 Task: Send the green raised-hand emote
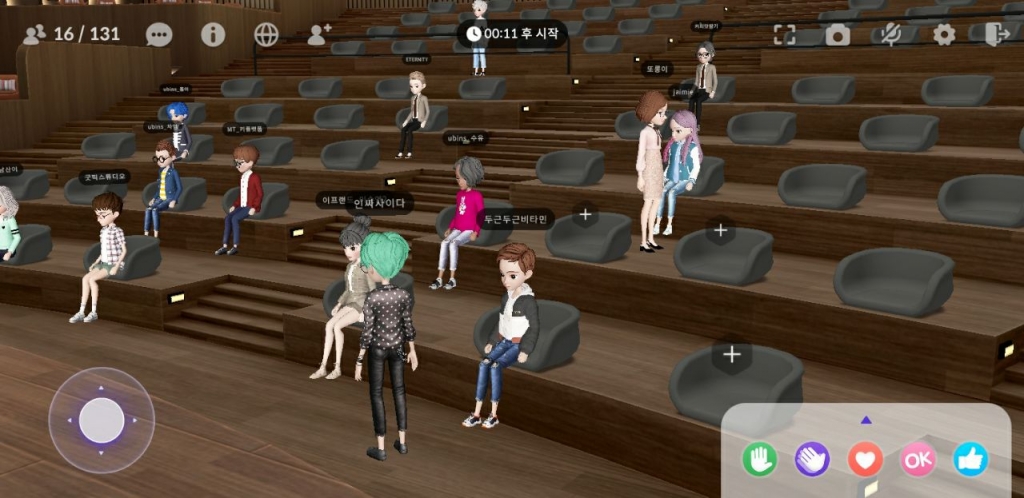coord(759,459)
